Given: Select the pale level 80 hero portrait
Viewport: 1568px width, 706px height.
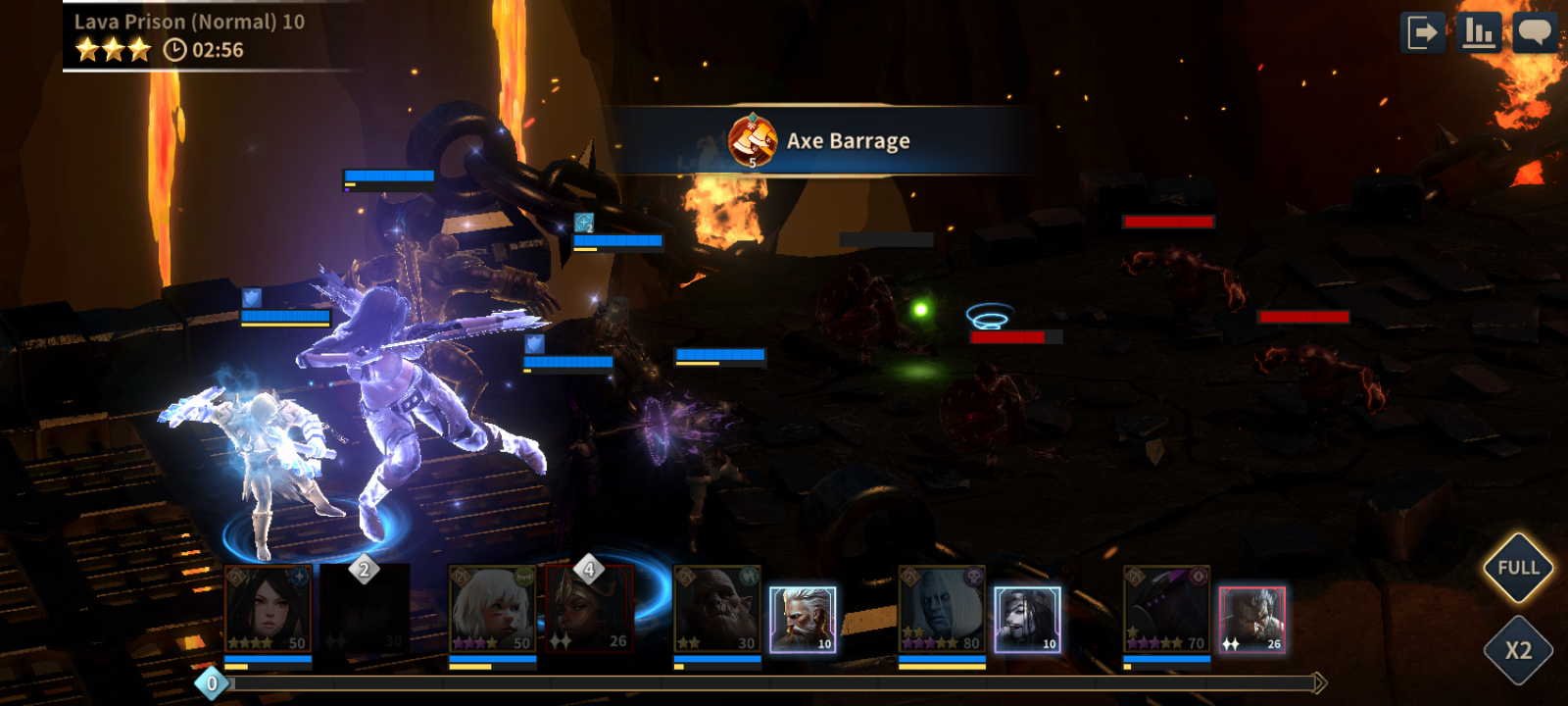Looking at the screenshot, I should [x=942, y=609].
